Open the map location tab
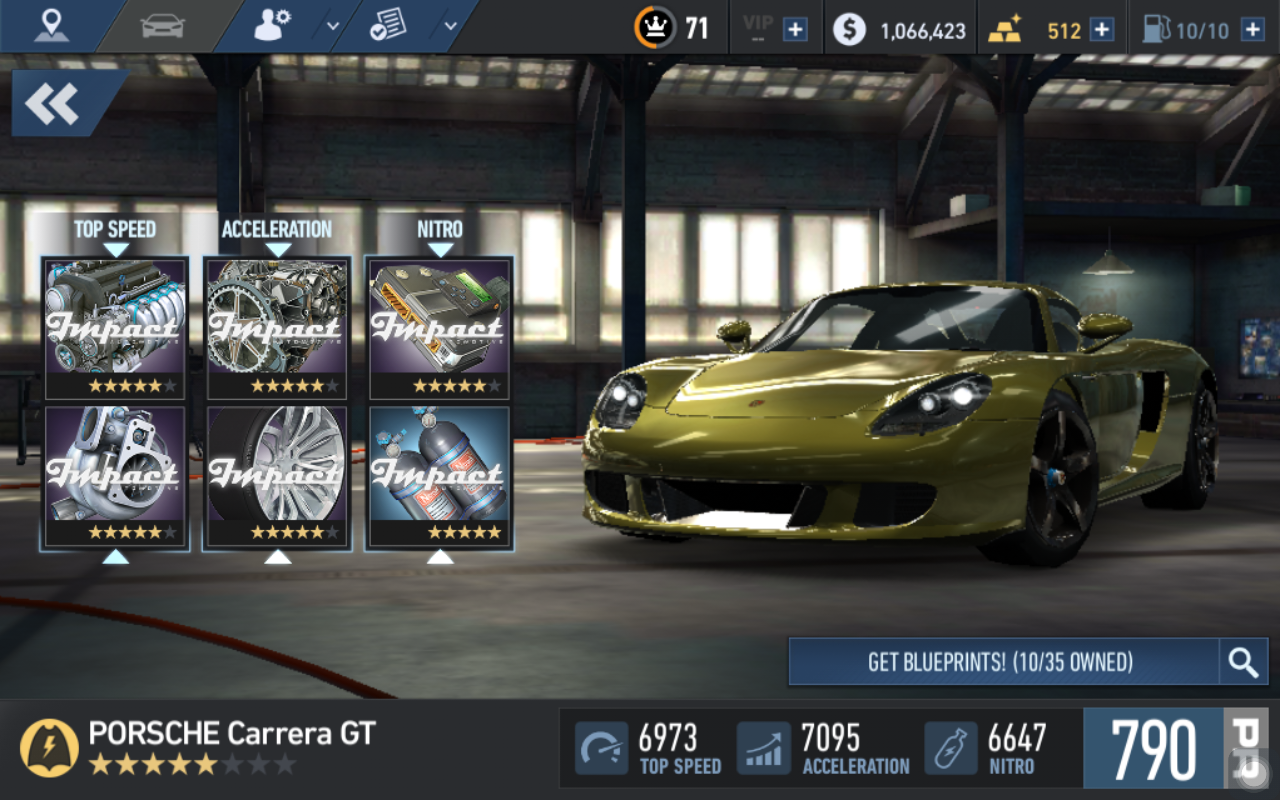The width and height of the screenshot is (1280, 800). pyautogui.click(x=51, y=26)
